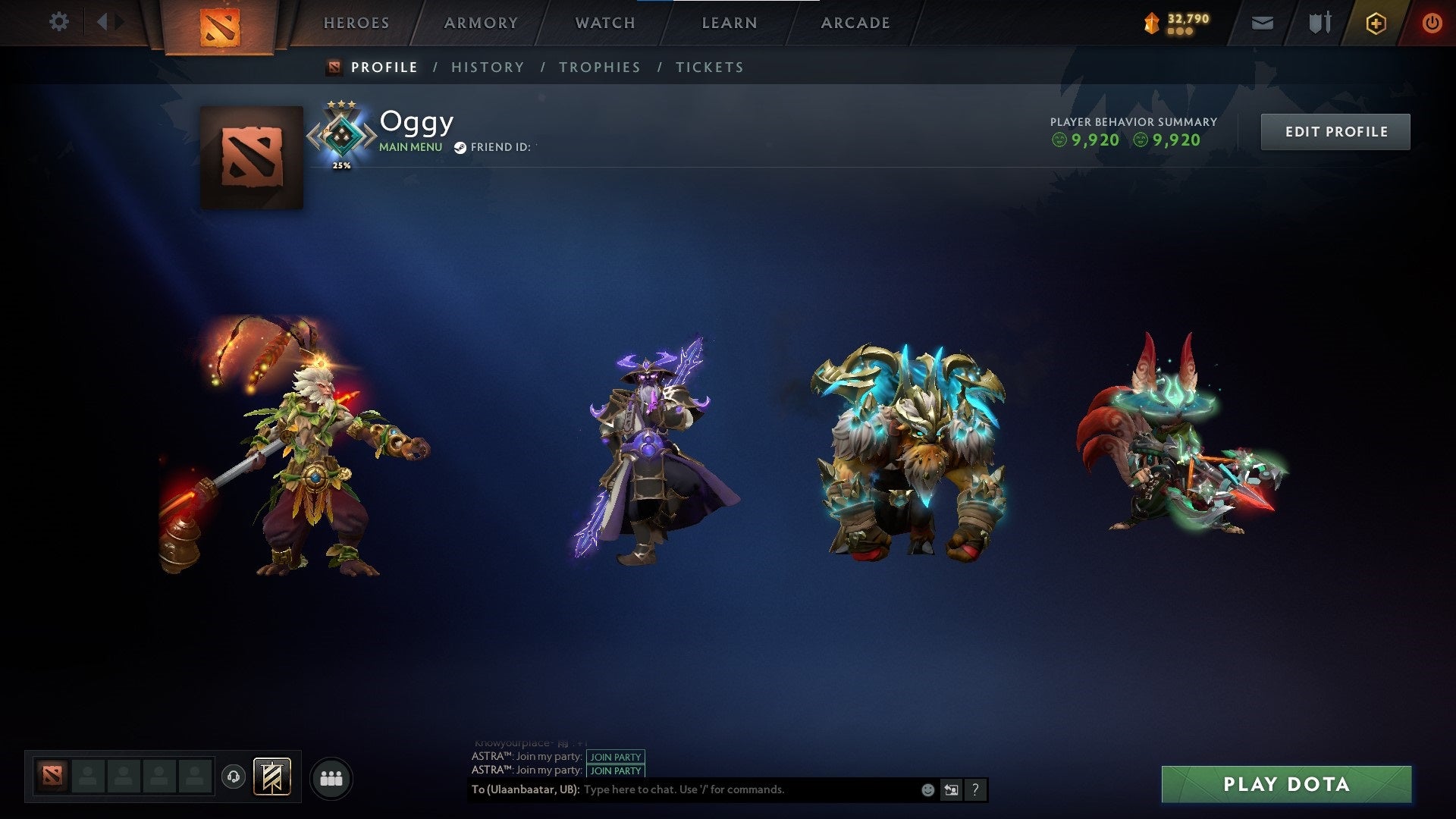Open Dota Plus with the gold hexagon icon

point(1376,22)
